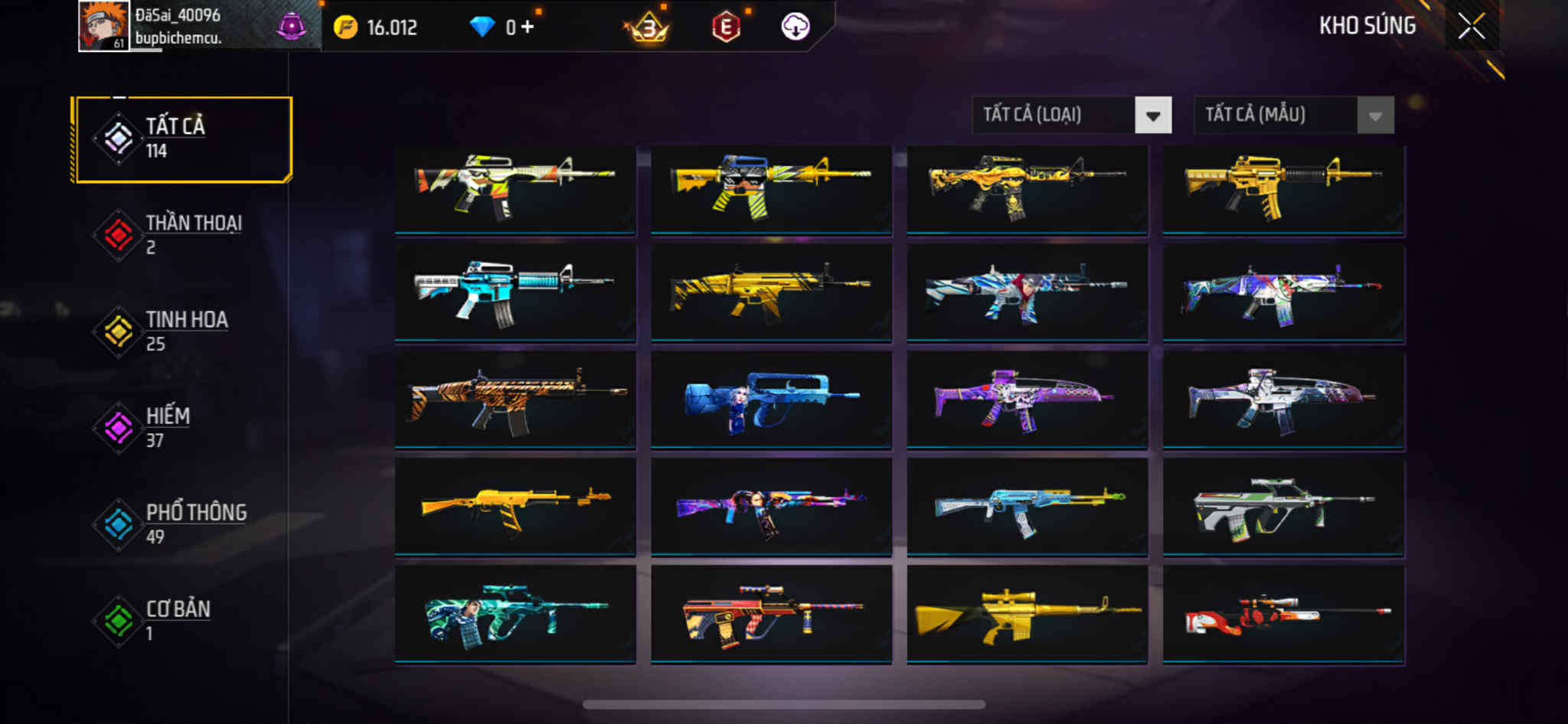Pick the orange tiger-stripe SCAR skin
Screen dimensions: 1568x724
514,400
